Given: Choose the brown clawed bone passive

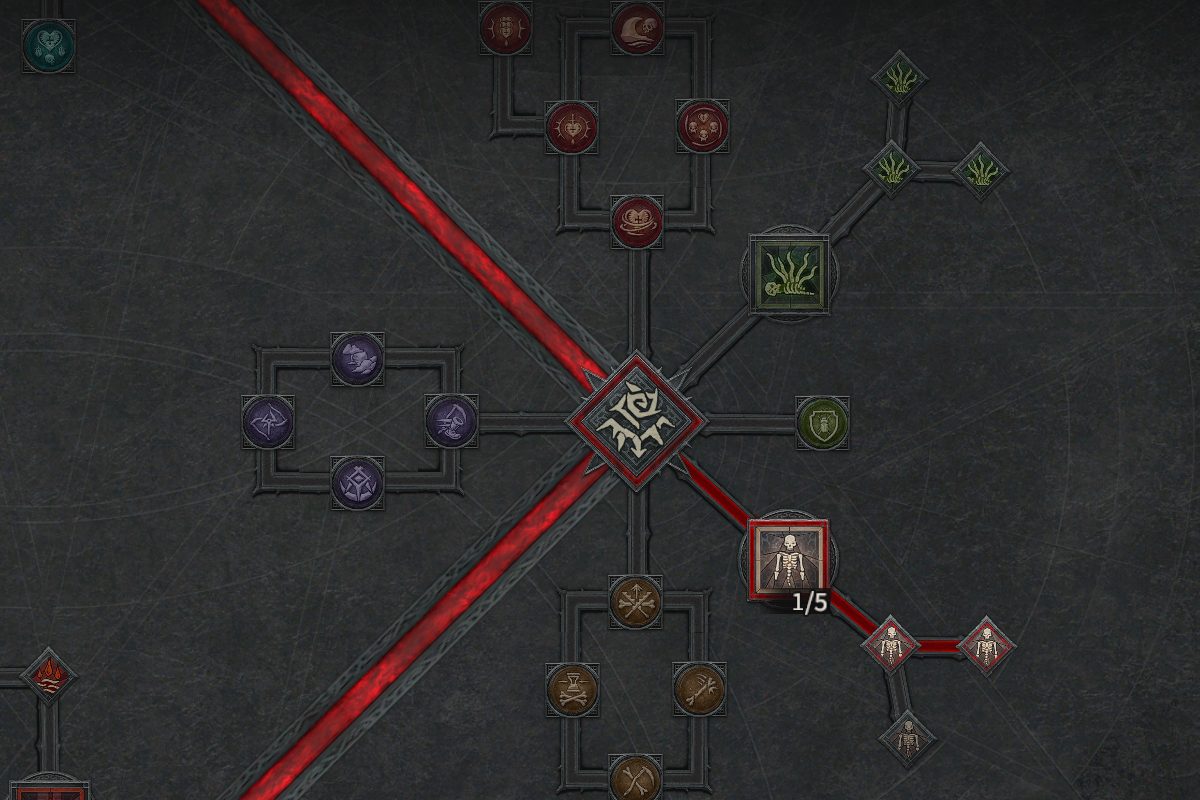Looking at the screenshot, I should [x=699, y=689].
